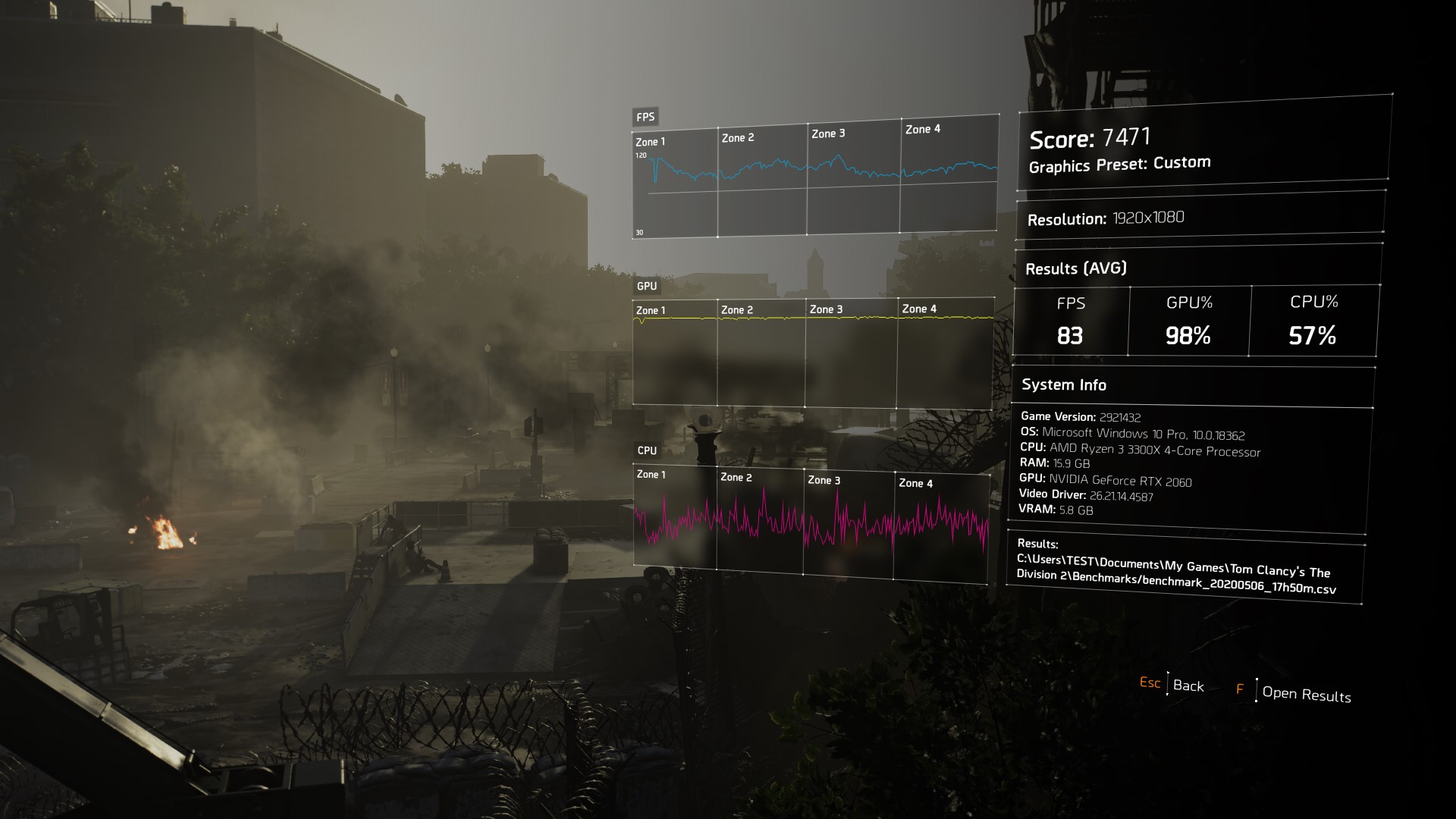Click Back to exit the benchmark screen
Screen dimensions: 1456x819
click(x=1188, y=686)
